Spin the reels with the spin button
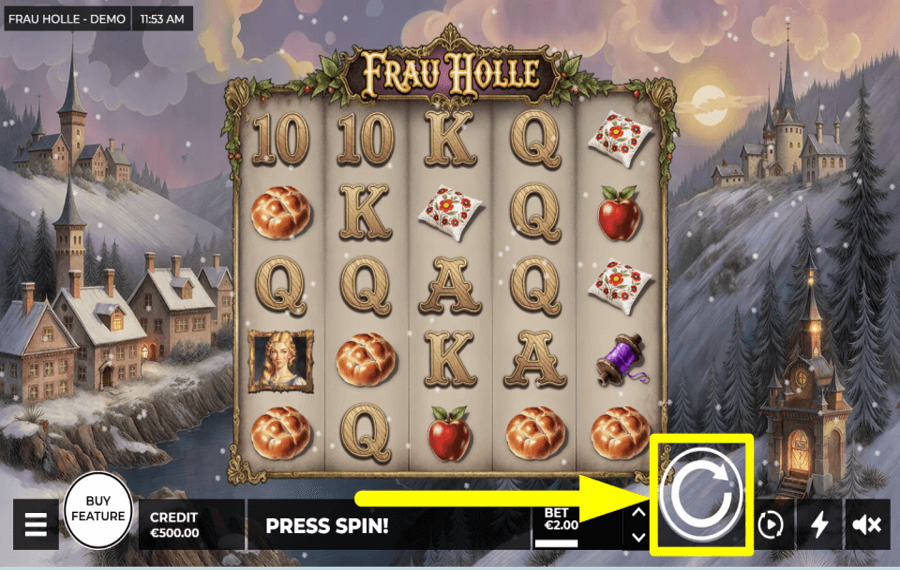Image resolution: width=900 pixels, height=570 pixels. tap(704, 494)
